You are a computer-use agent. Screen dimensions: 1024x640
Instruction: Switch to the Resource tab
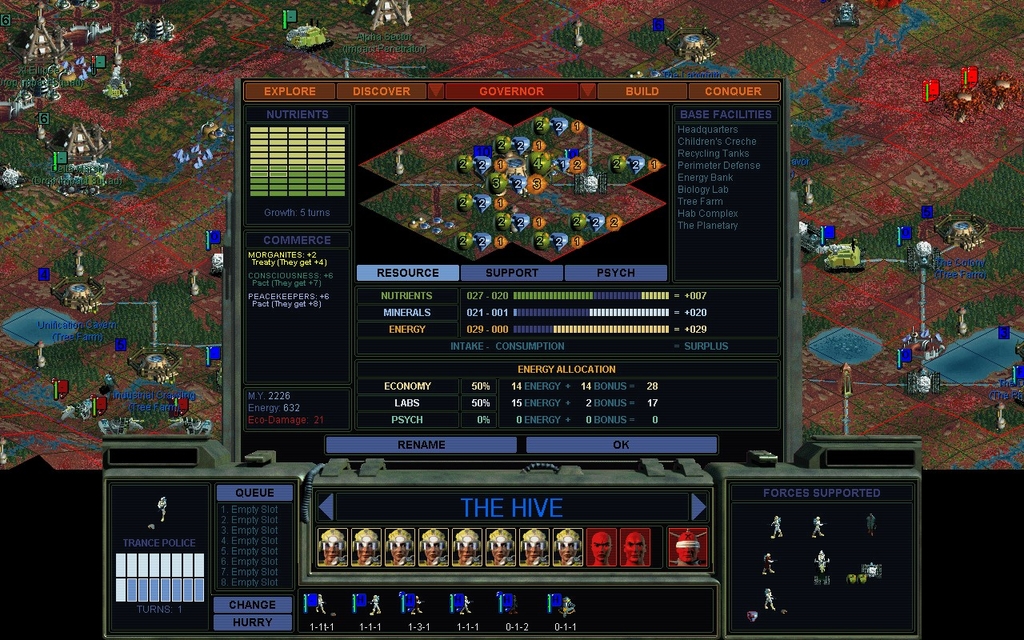click(408, 273)
